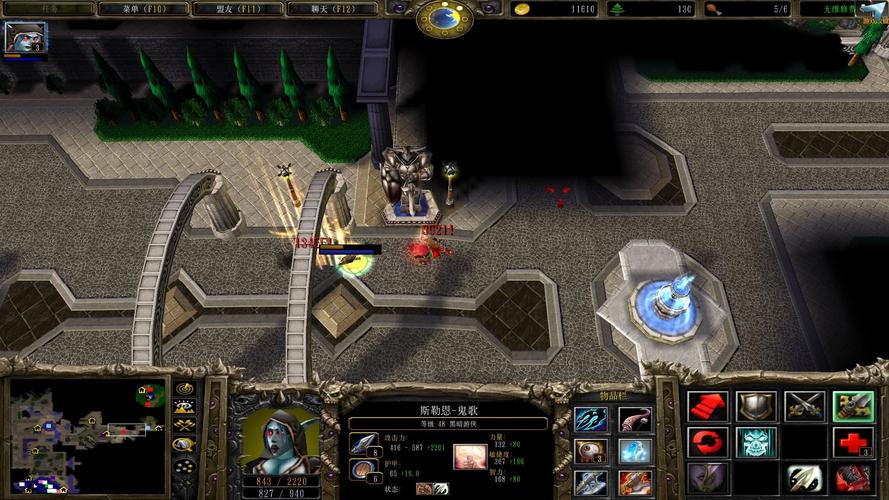Activate the shield Hold Position command

[x=756, y=406]
